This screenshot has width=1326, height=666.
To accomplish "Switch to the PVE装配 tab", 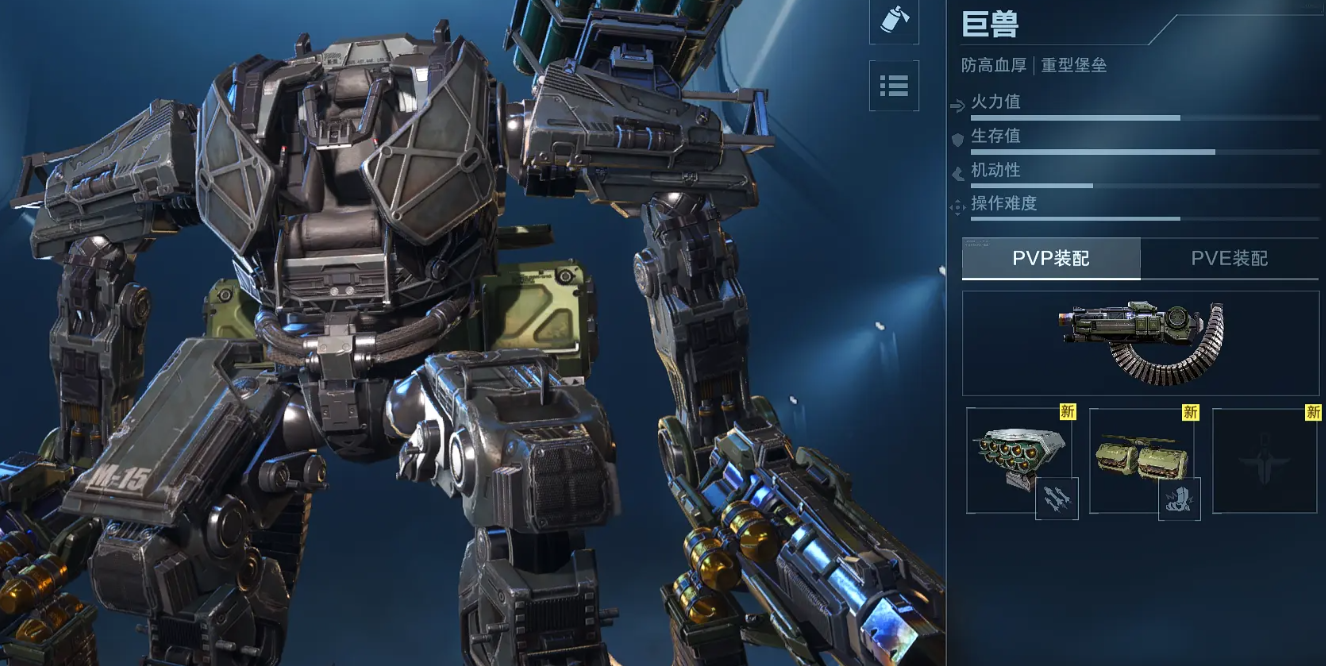I will (x=1229, y=259).
